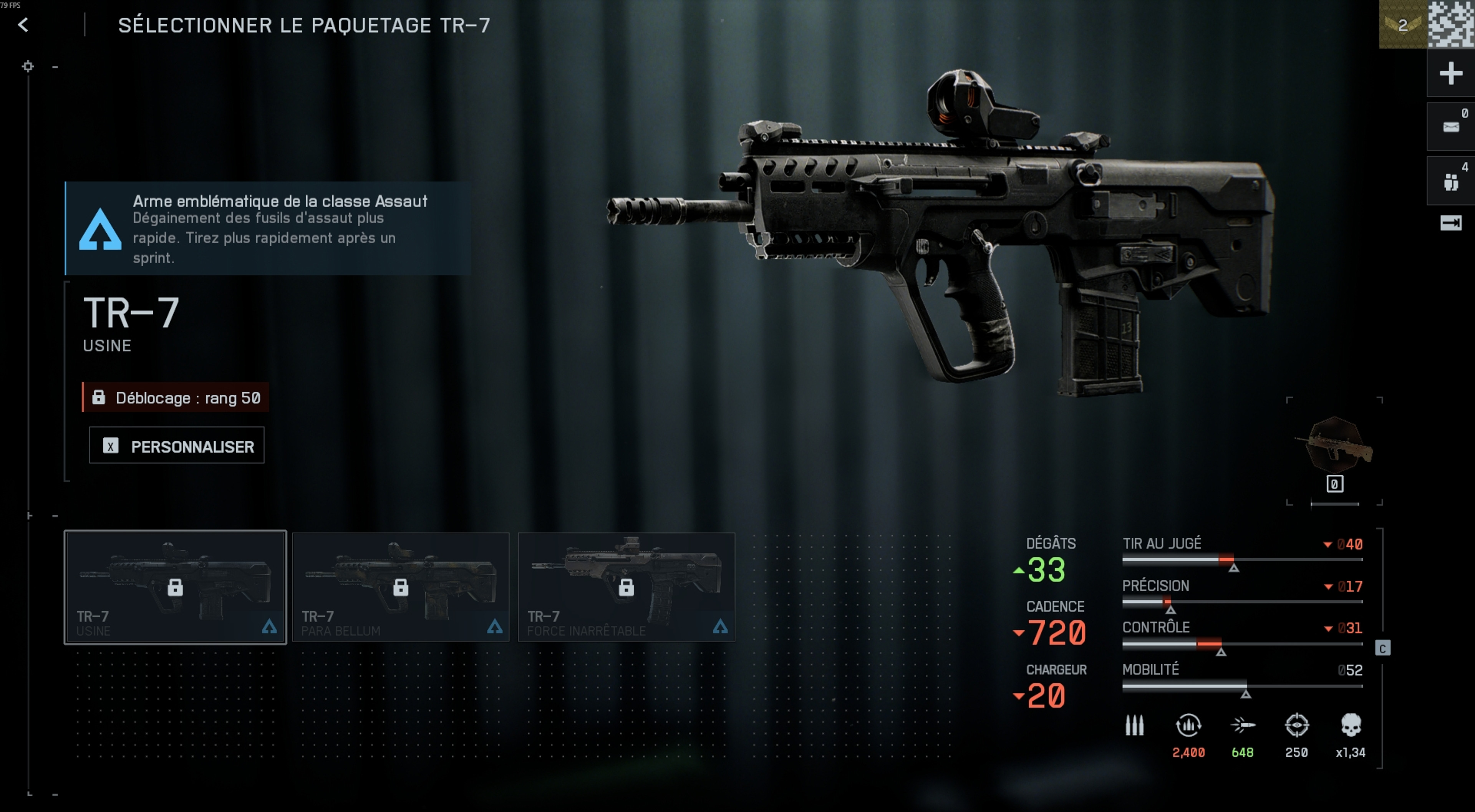Click the plus button in the sidebar
This screenshot has width=1475, height=812.
(1450, 73)
